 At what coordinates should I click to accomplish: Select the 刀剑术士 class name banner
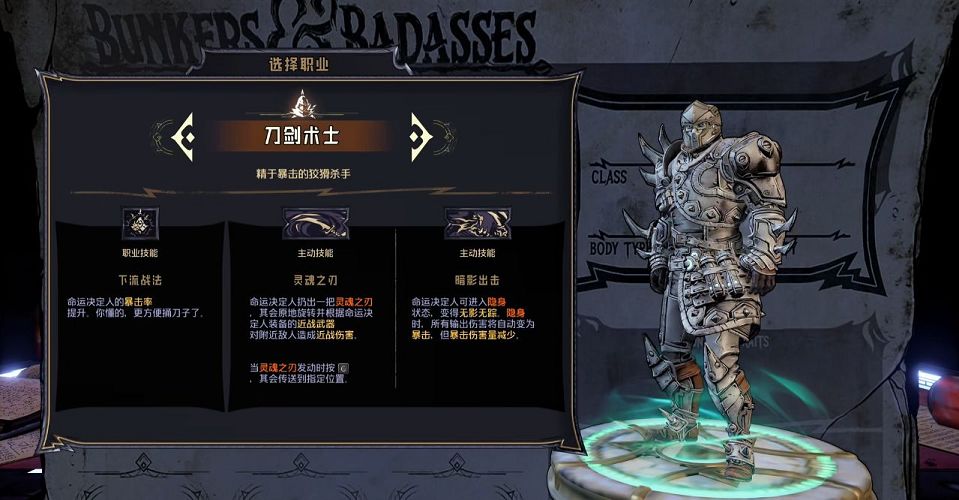301,135
